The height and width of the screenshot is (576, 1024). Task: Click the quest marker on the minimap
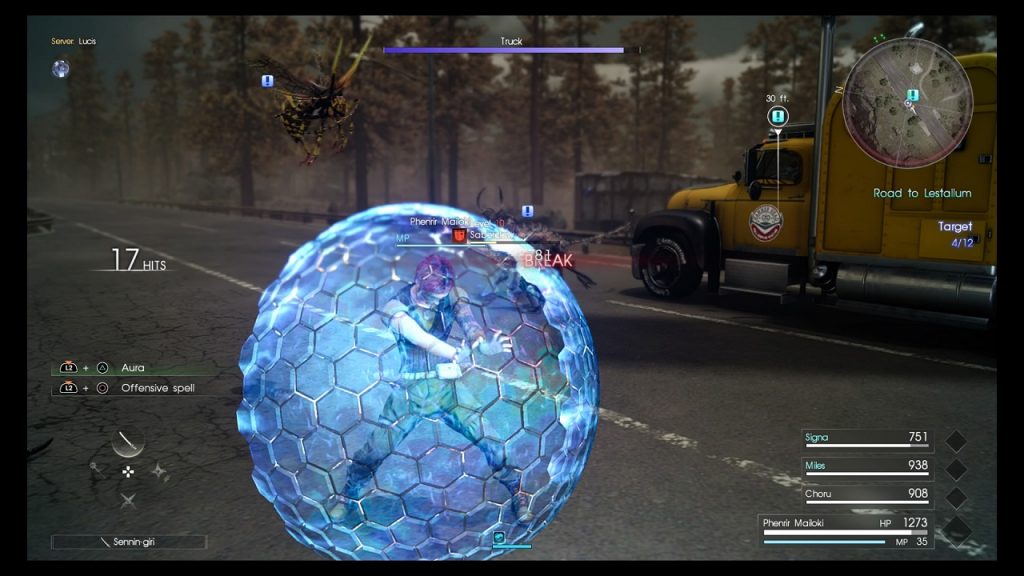point(912,95)
